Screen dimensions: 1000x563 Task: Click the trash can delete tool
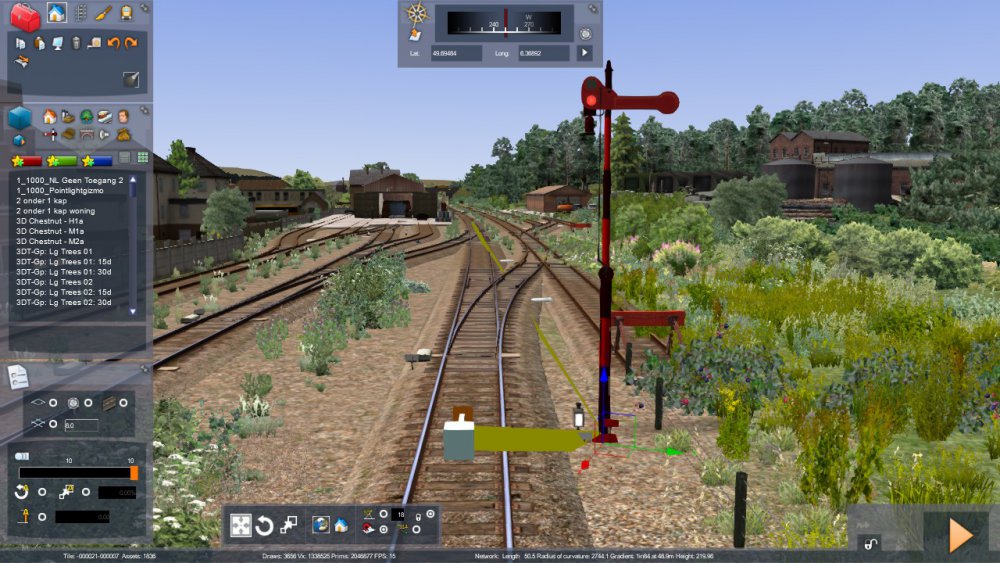tap(76, 43)
